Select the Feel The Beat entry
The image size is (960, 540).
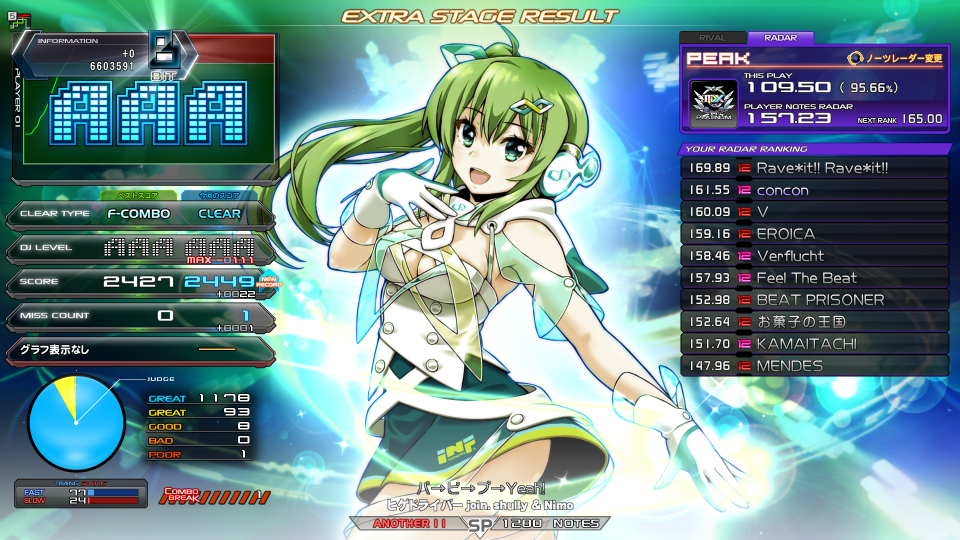point(814,278)
